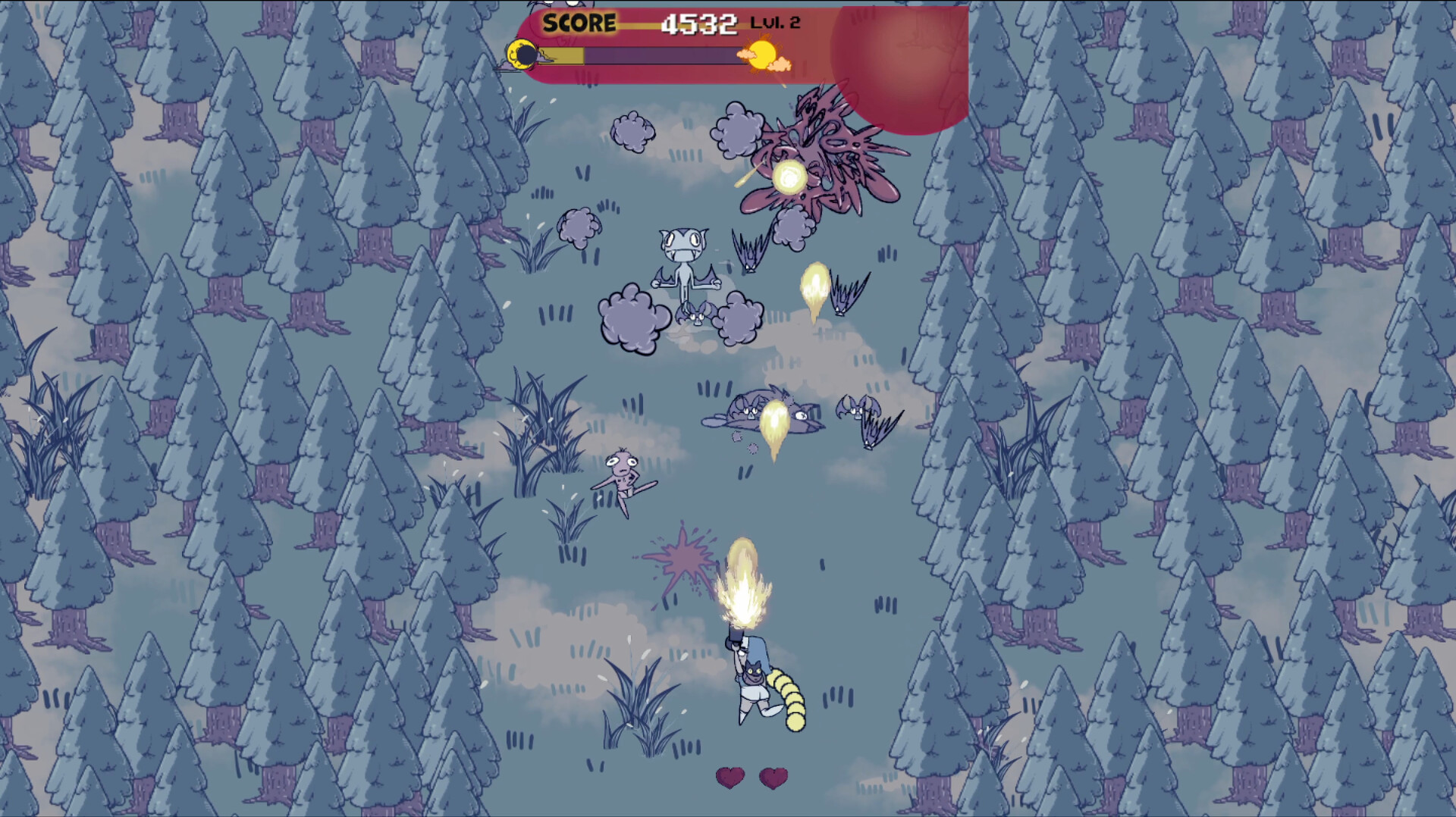
Task: Click the sun icon near the level meter
Action: 762,55
